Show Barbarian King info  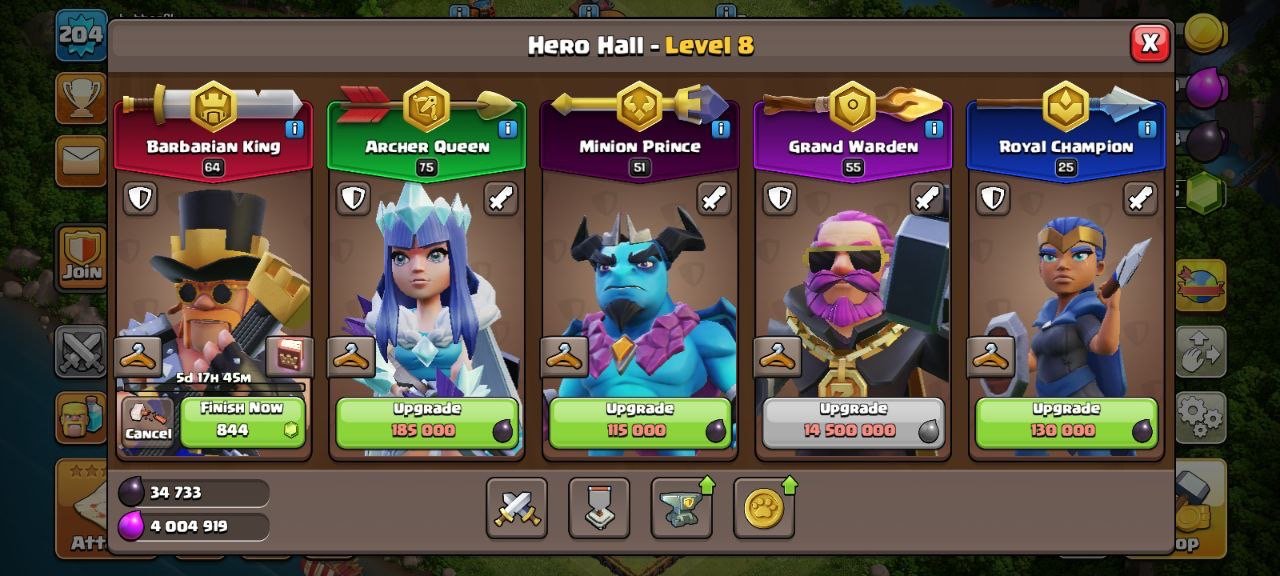coord(294,129)
